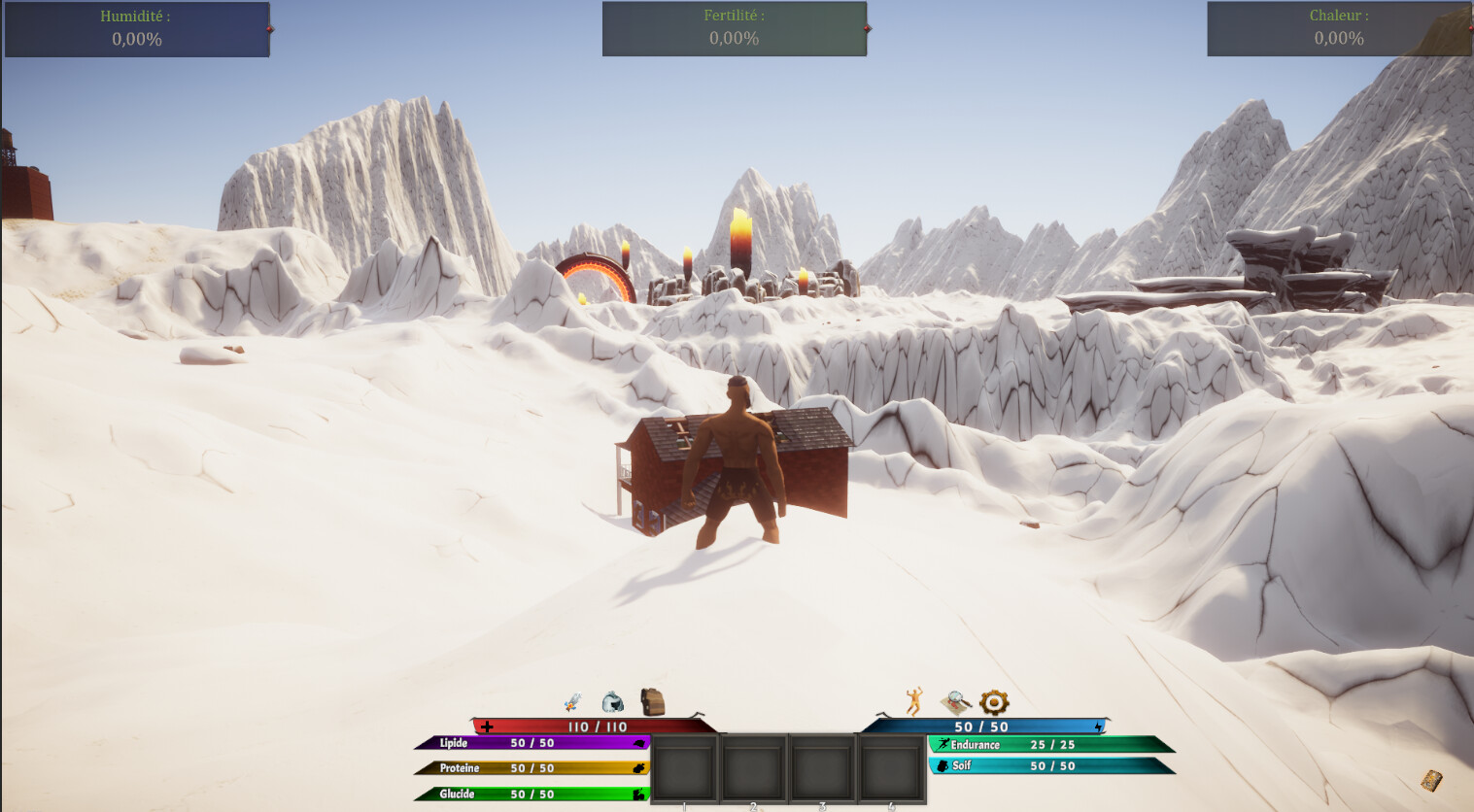
Task: Toggle the Chaleur panel at top right
Action: coord(1338,27)
